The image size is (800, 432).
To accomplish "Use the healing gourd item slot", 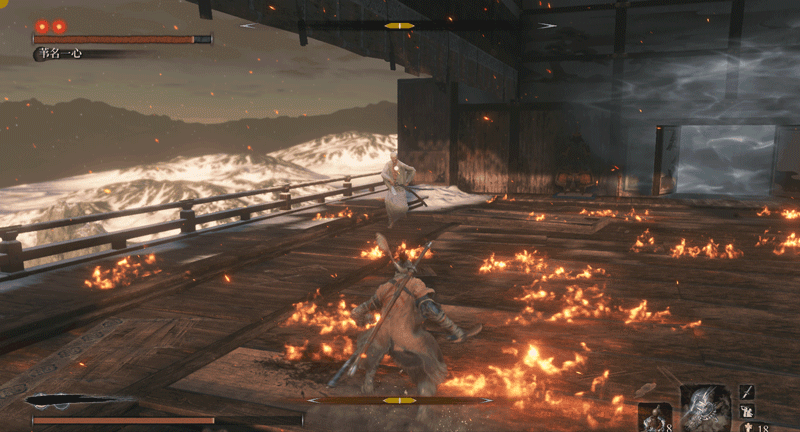I will tap(655, 417).
